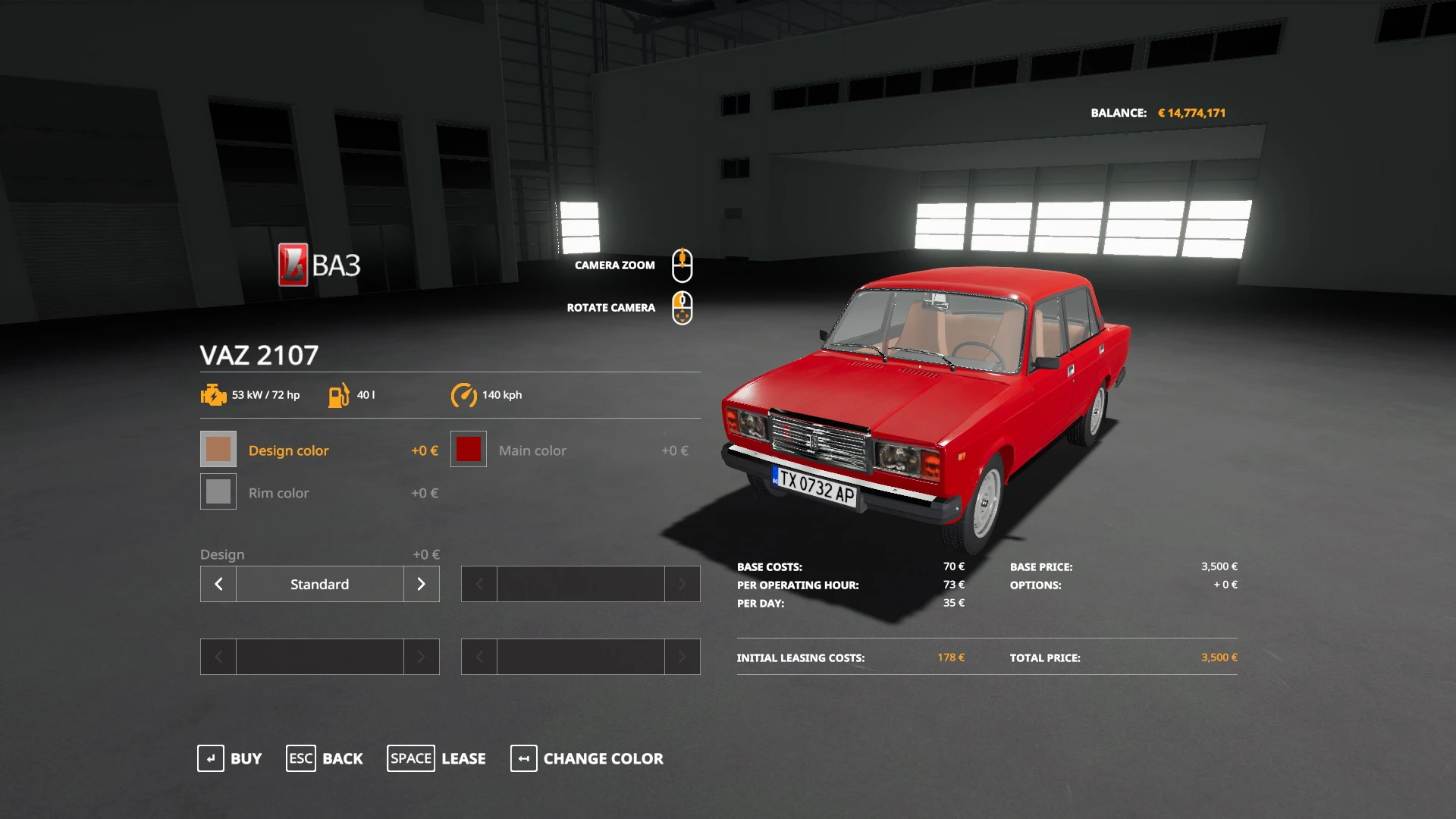Viewport: 1456px width, 819px height.
Task: Switch Design to the previous option
Action: tap(218, 584)
